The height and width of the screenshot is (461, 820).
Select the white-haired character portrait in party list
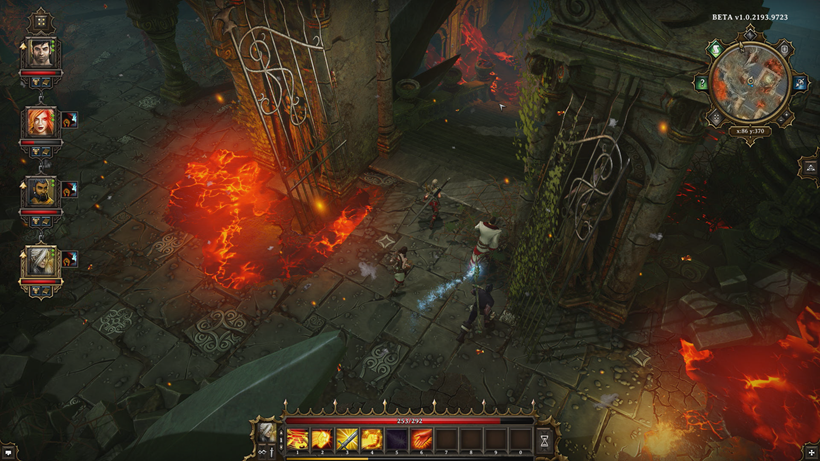(x=41, y=261)
